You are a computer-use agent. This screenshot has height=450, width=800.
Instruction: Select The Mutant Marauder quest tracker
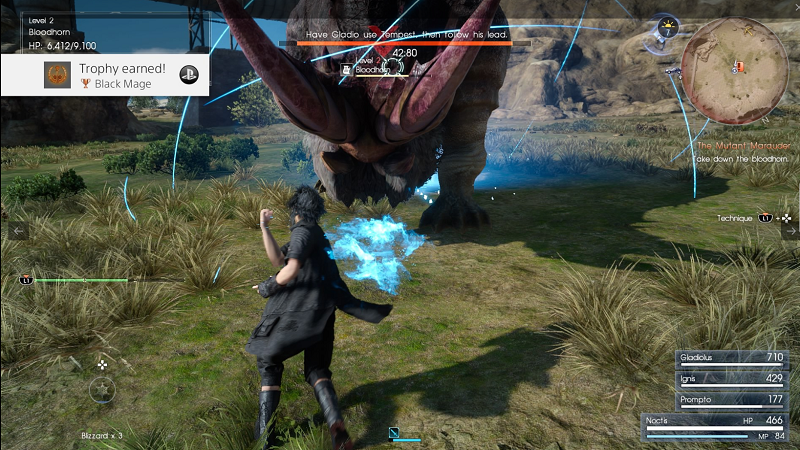pos(743,146)
